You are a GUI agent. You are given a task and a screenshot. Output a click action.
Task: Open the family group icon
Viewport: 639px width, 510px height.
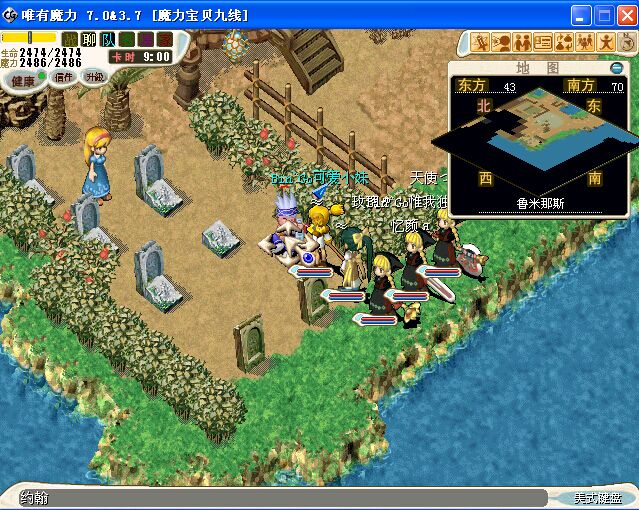(x=586, y=42)
